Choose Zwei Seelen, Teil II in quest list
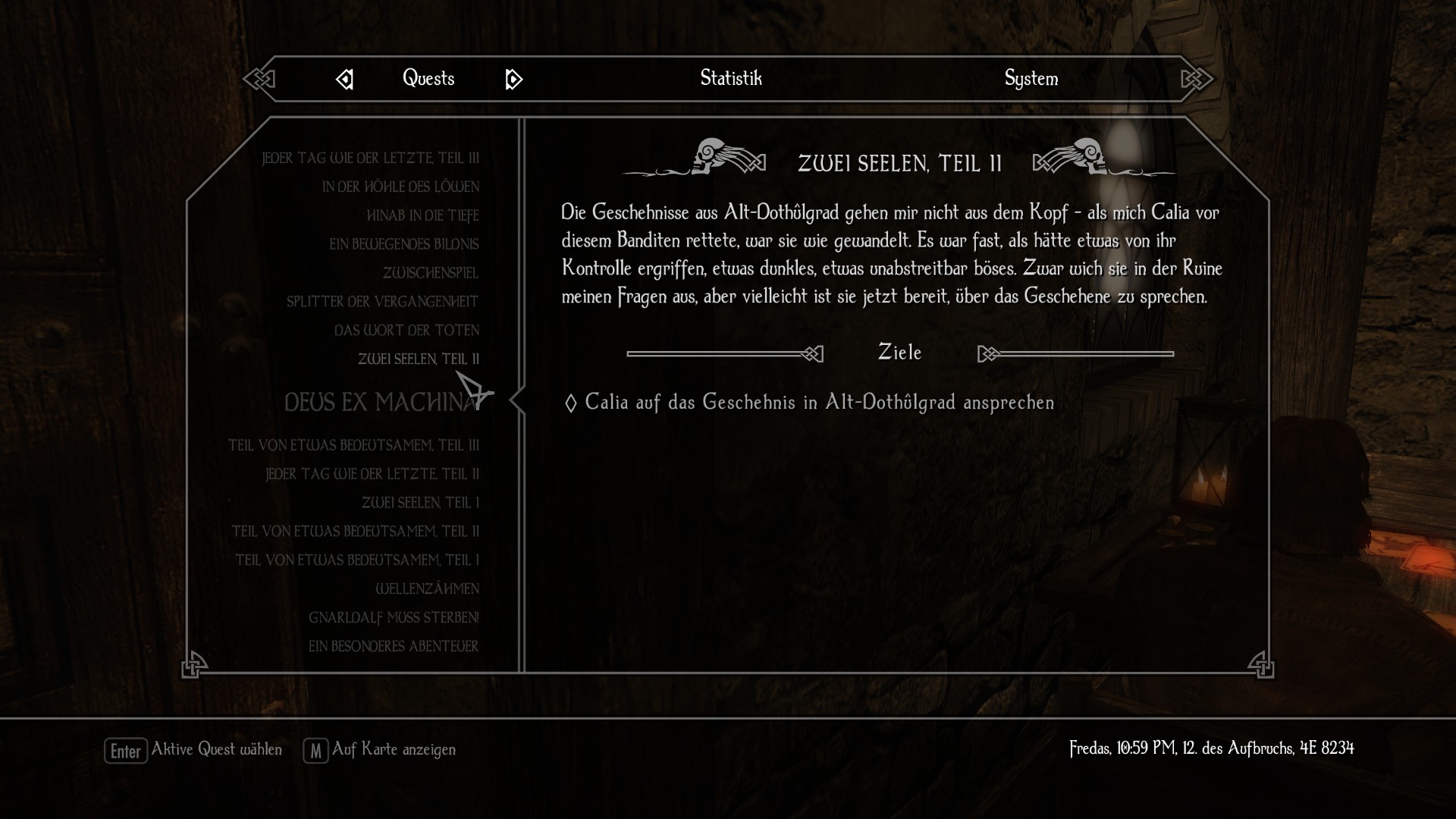The width and height of the screenshot is (1456, 819). (418, 359)
